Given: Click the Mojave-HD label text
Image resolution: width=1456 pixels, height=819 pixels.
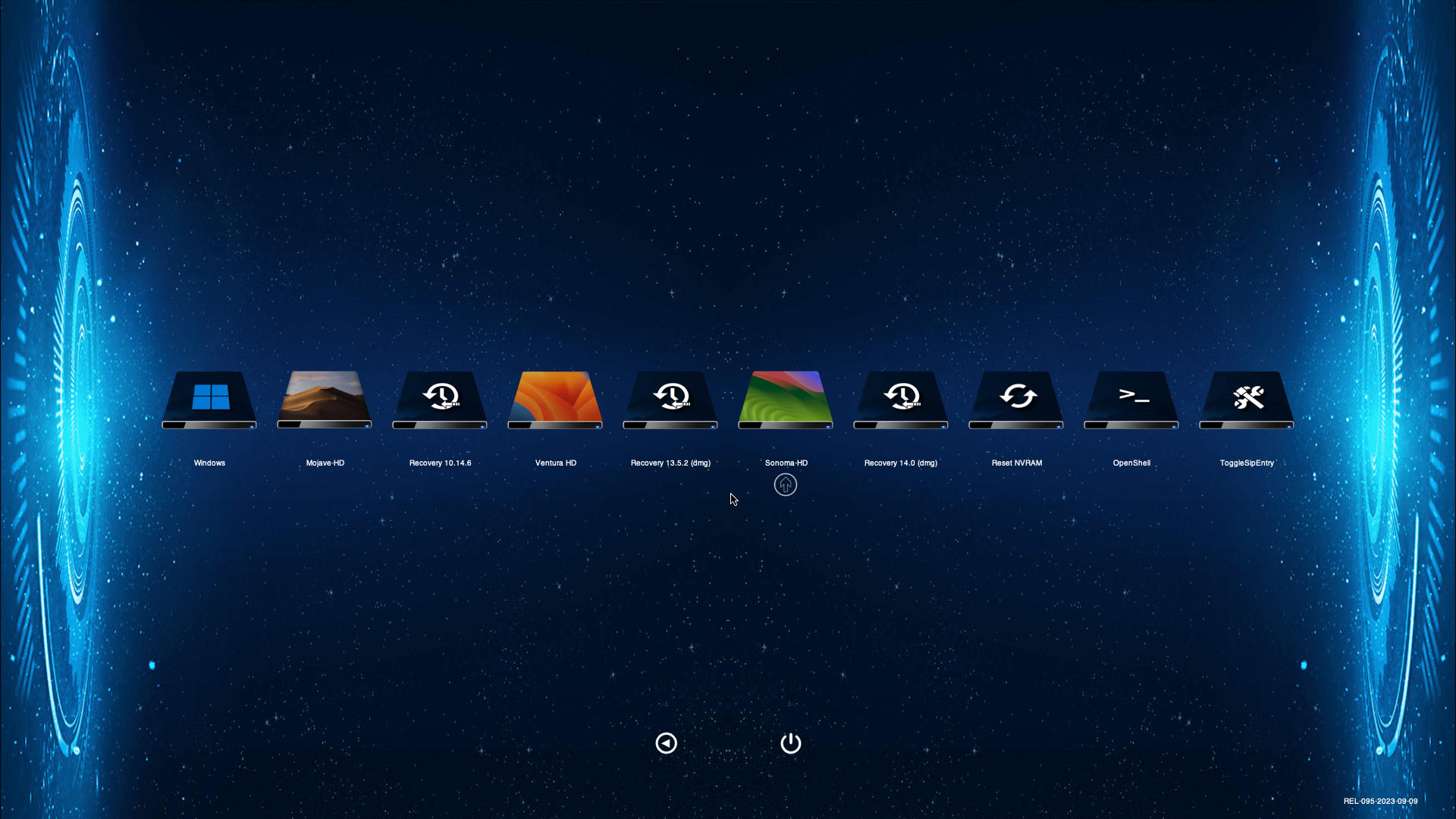Looking at the screenshot, I should click(x=325, y=463).
